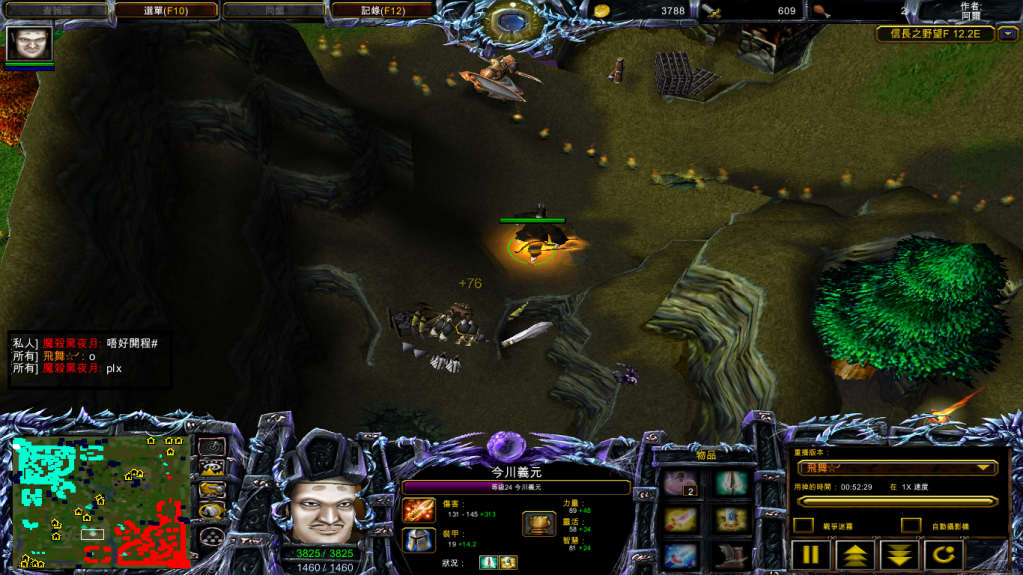The height and width of the screenshot is (575, 1023).
Task: Restart the replay with the circular arrow button
Action: point(943,555)
